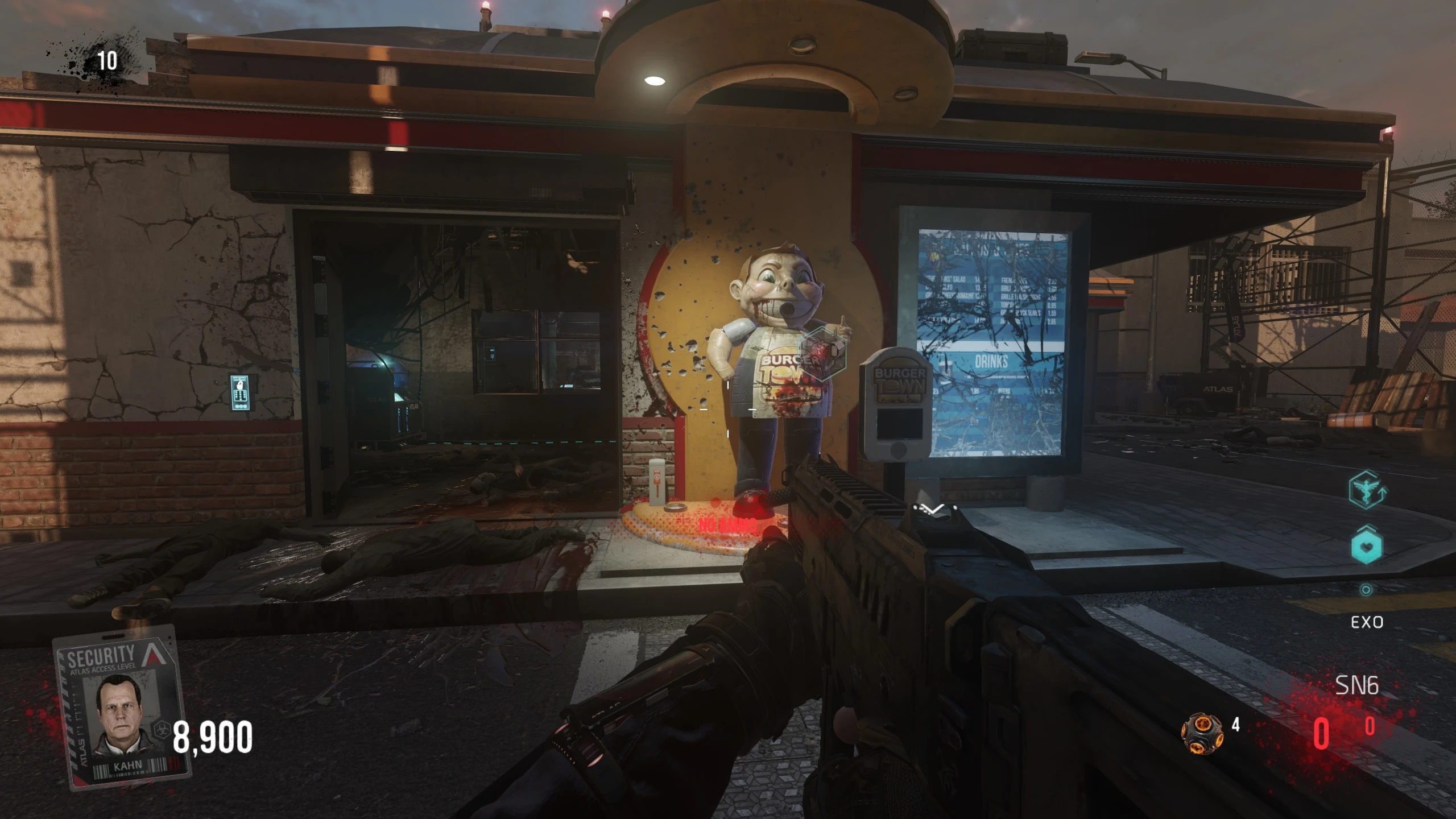The width and height of the screenshot is (1456, 819).
Task: Click the small circular Exo ability ring
Action: (x=1366, y=590)
